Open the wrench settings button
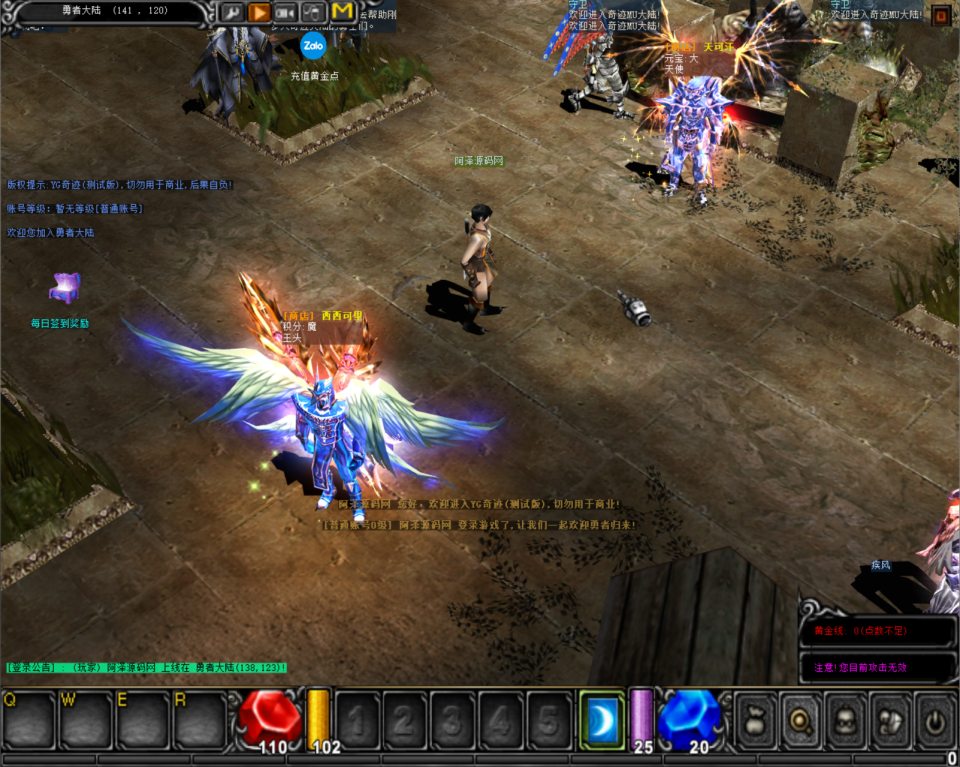960x767 pixels. [231, 13]
